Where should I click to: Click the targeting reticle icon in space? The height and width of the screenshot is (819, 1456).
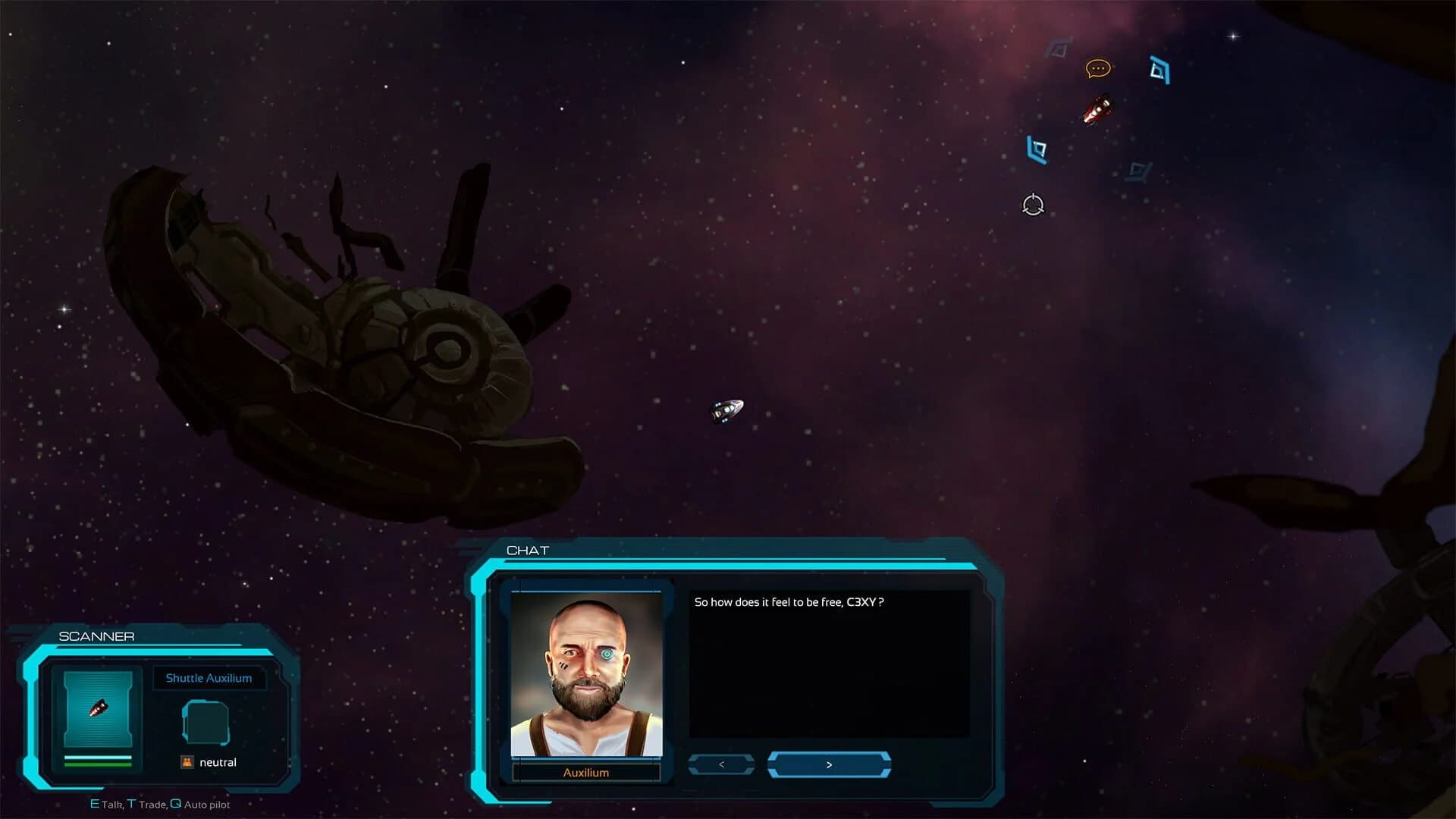pyautogui.click(x=1033, y=205)
